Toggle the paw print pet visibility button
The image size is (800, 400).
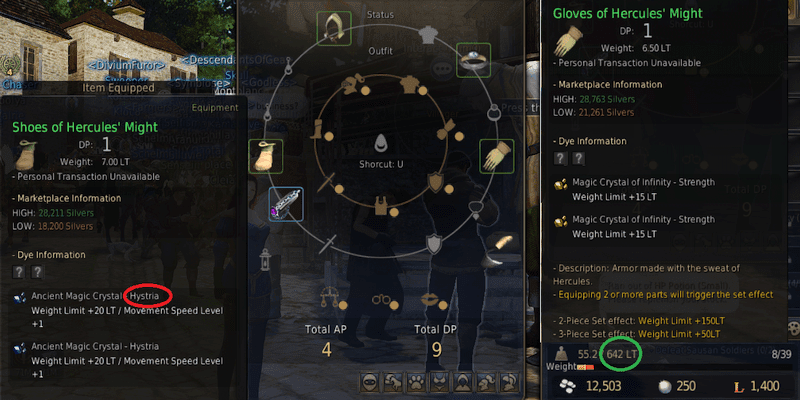417,383
